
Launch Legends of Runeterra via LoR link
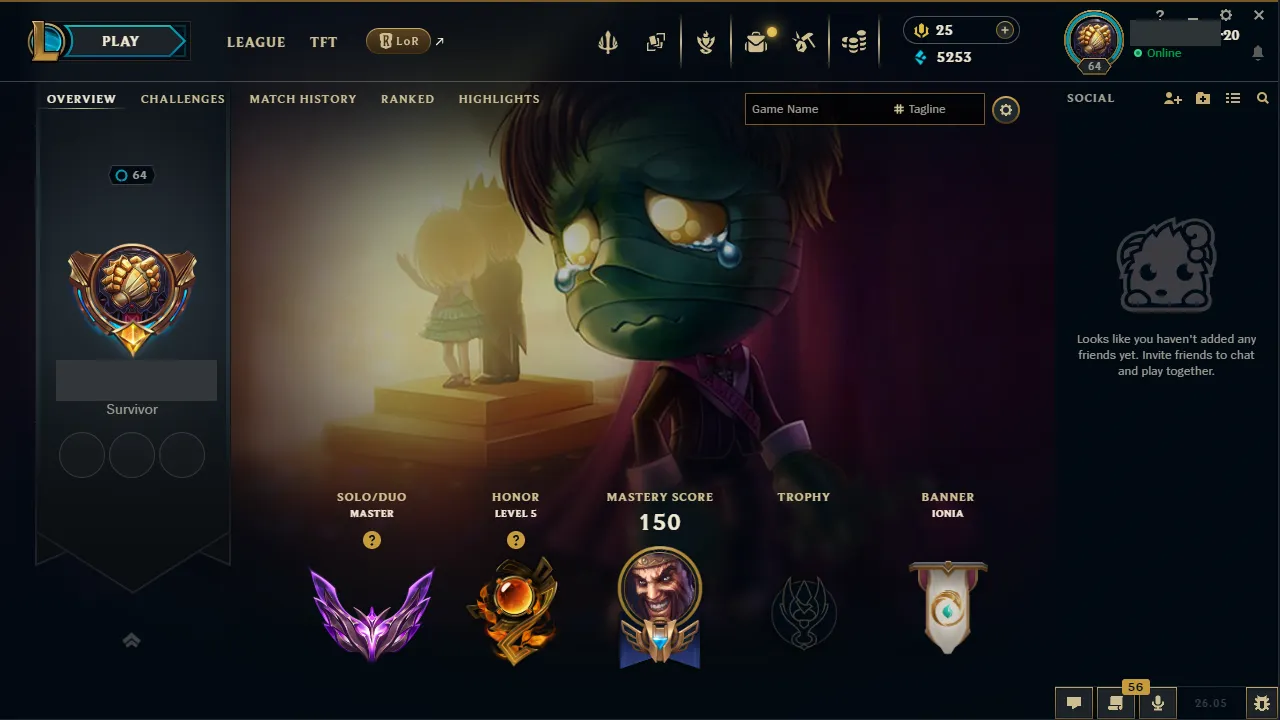[x=400, y=41]
